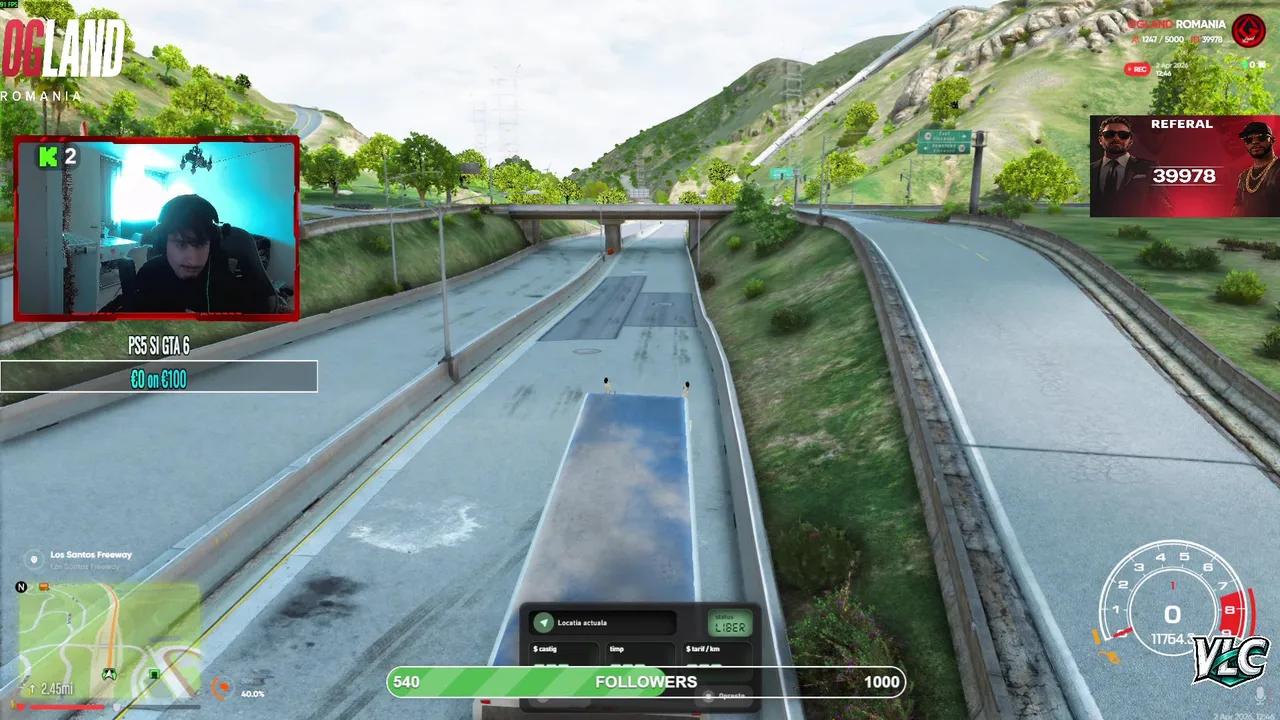
Task: Open the location pin icon beside Los Santos Freeway
Action: (33, 557)
